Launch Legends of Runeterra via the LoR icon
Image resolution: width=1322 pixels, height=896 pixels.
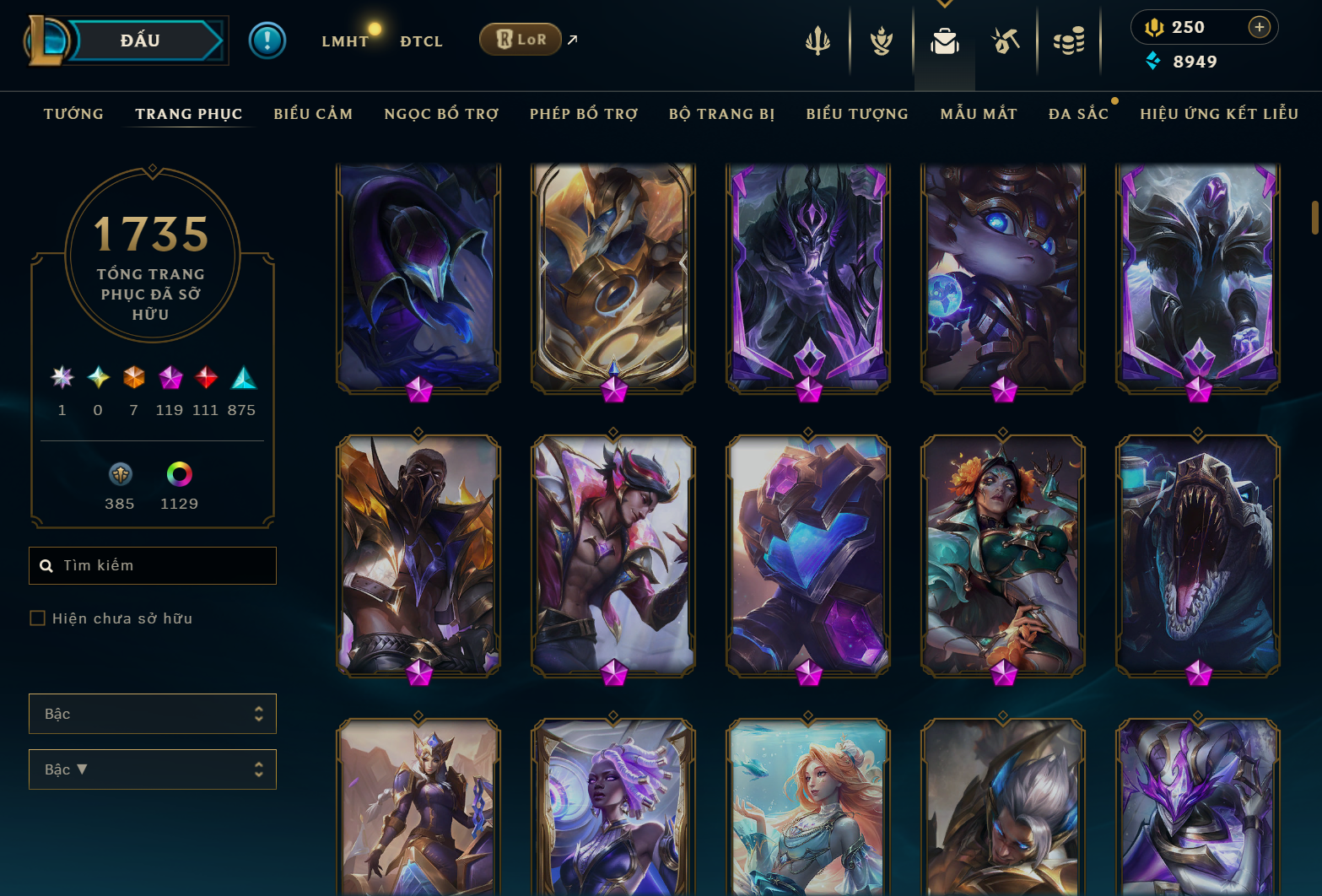click(520, 39)
